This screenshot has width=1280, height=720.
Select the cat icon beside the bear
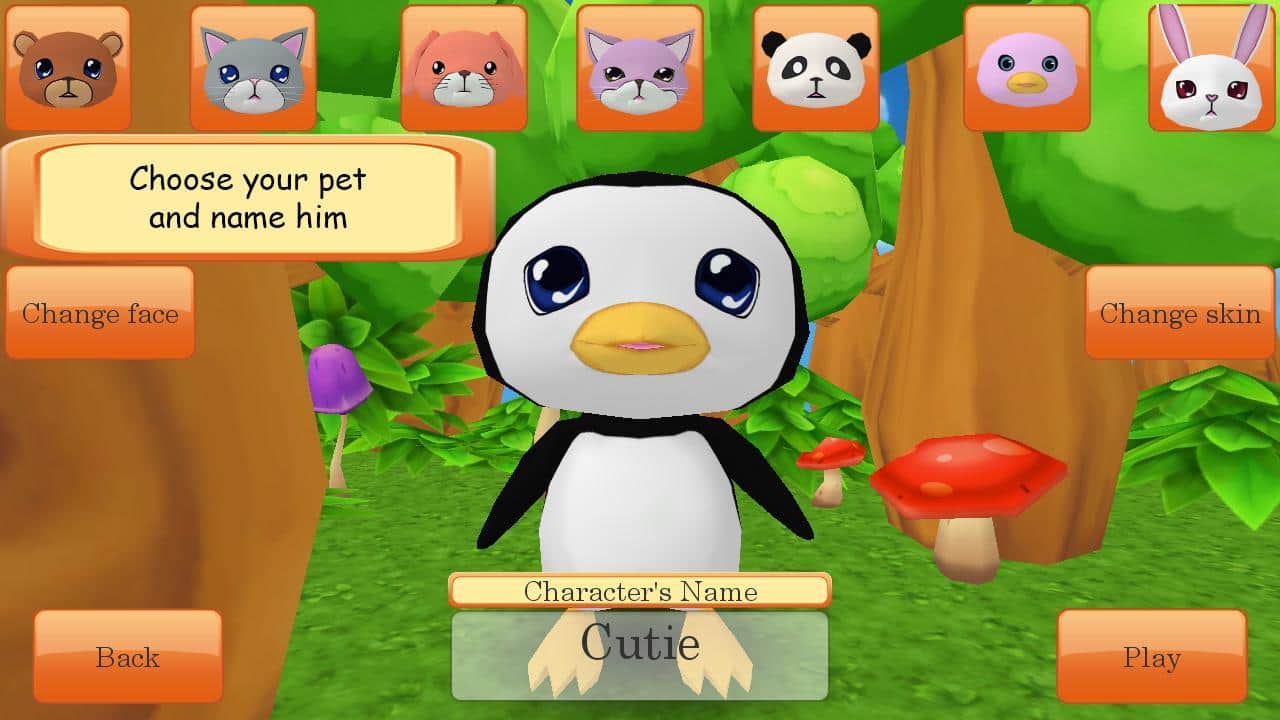pyautogui.click(x=252, y=65)
